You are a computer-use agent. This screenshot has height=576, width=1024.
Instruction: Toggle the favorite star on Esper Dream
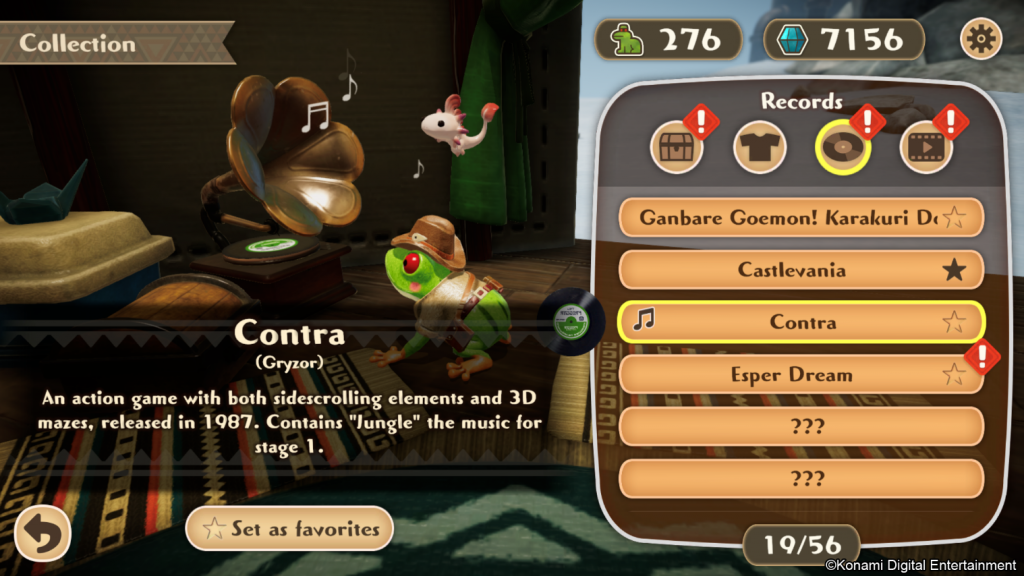pos(955,376)
